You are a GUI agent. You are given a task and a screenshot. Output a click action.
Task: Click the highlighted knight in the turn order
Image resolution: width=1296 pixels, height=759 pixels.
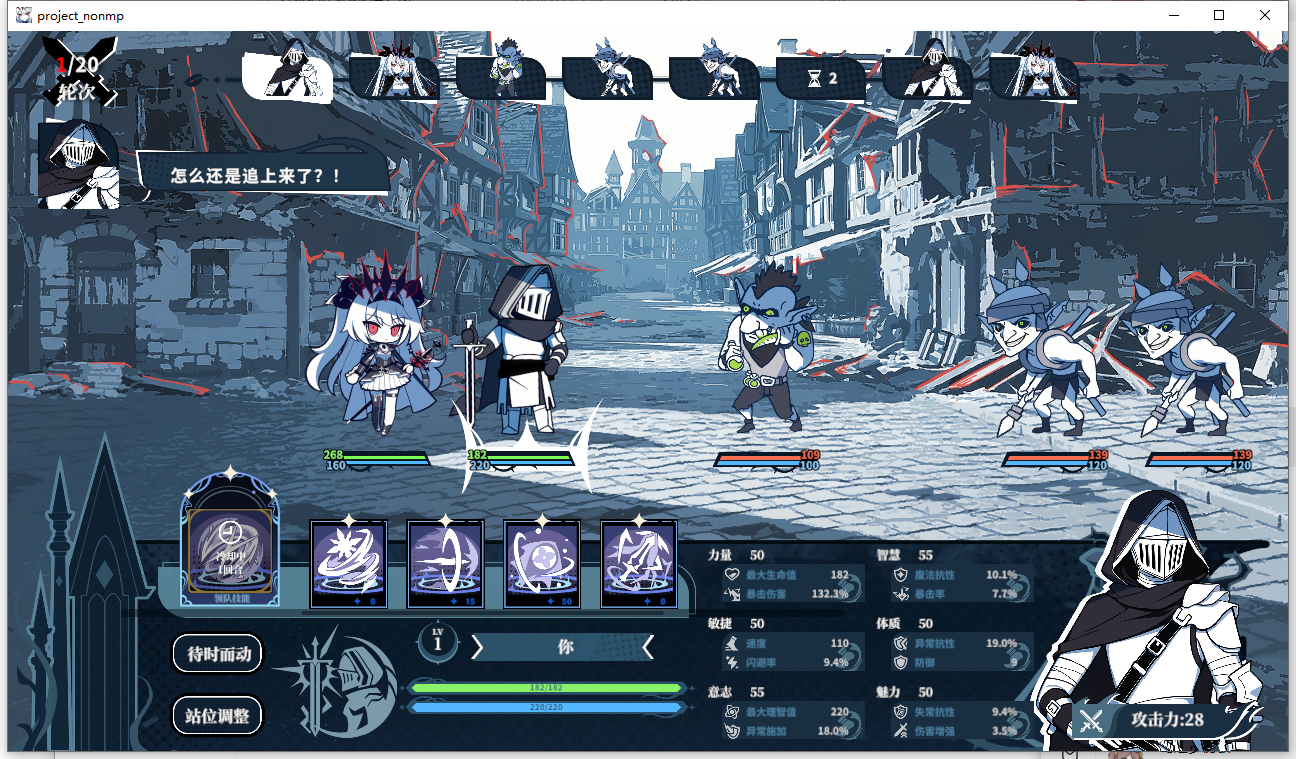(287, 73)
